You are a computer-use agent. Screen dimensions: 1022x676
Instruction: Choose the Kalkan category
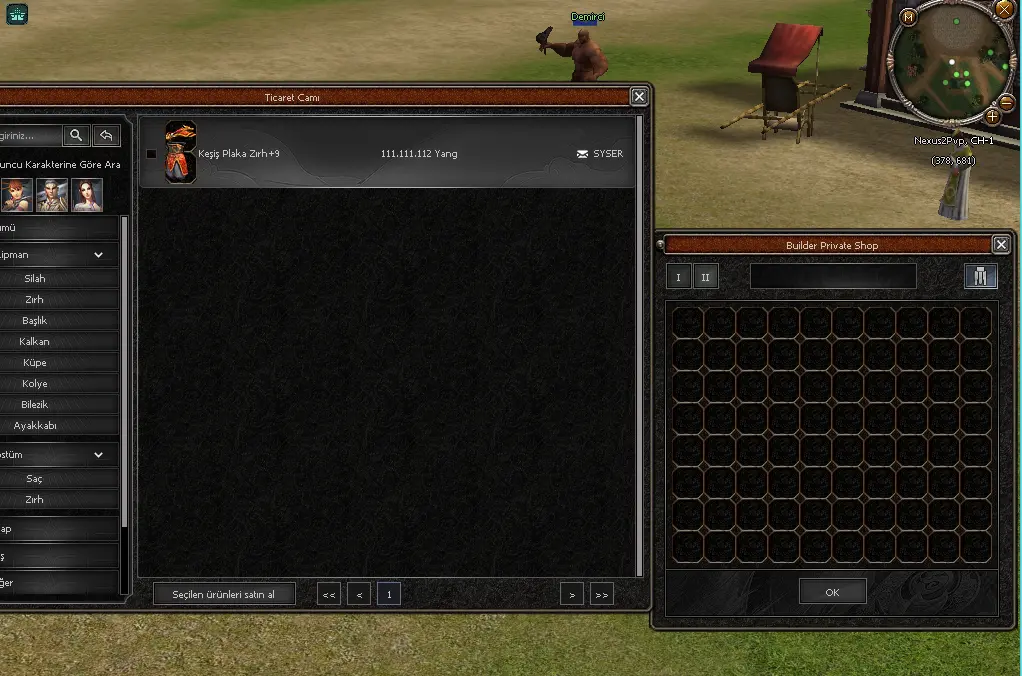(x=35, y=341)
